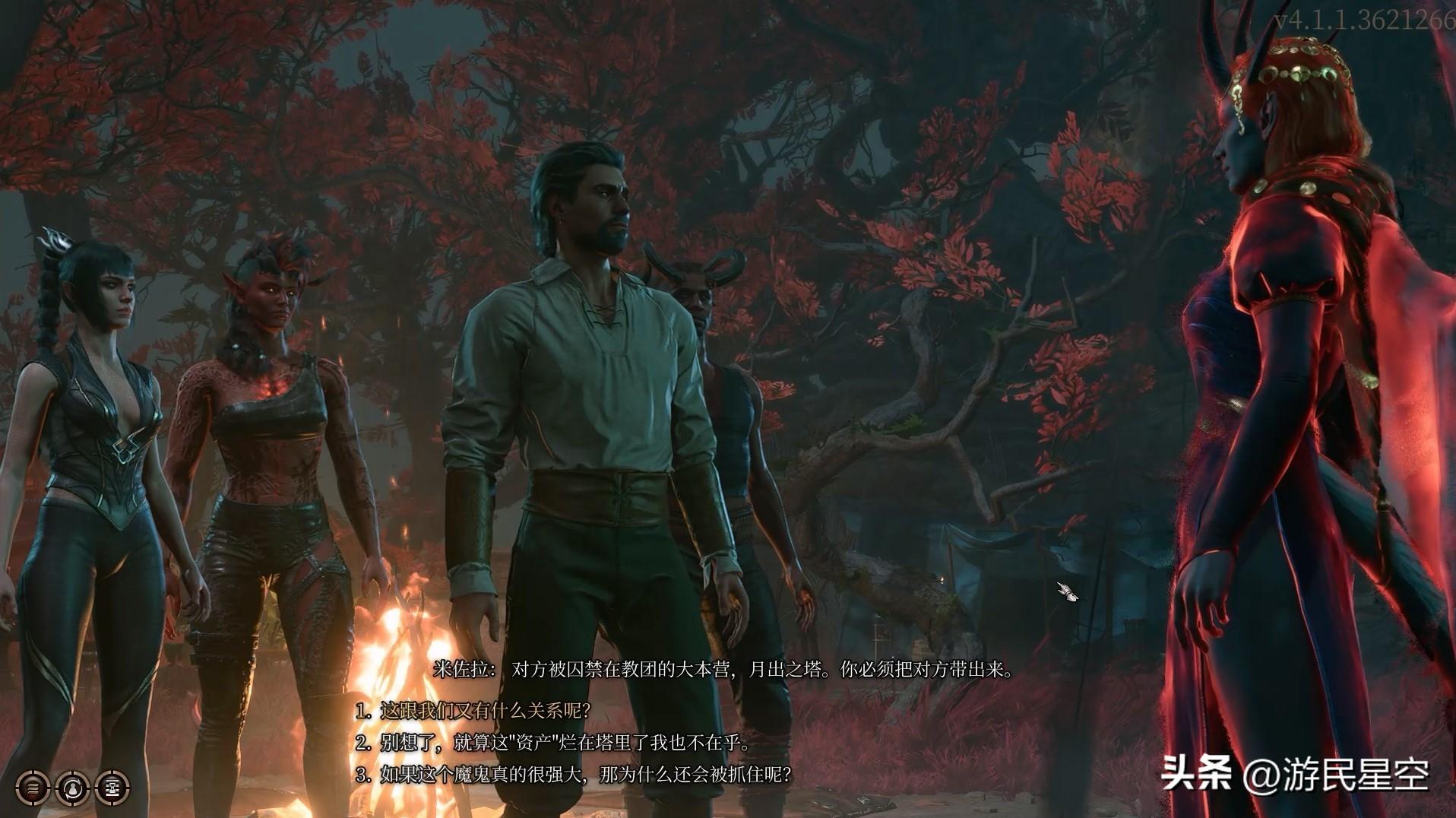Click the character swap icon with circular arrows
1456x818 pixels.
tap(72, 788)
